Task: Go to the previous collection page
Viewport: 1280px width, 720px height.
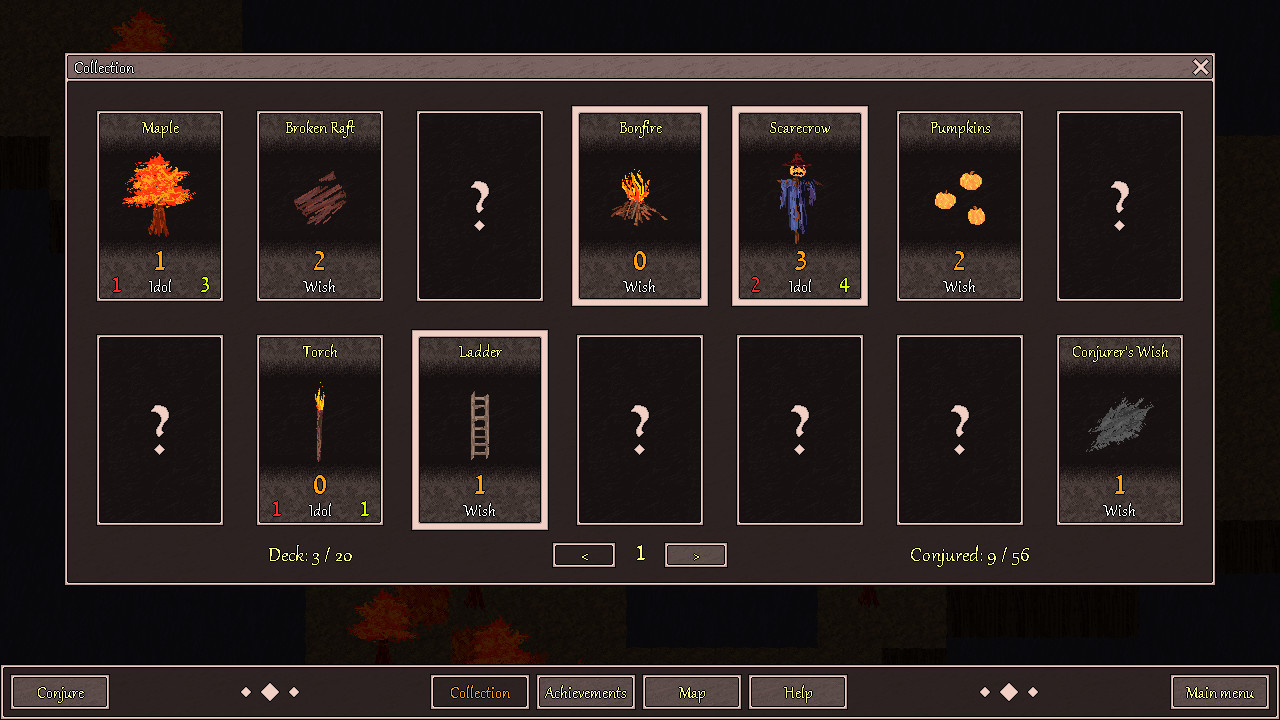Action: click(583, 554)
